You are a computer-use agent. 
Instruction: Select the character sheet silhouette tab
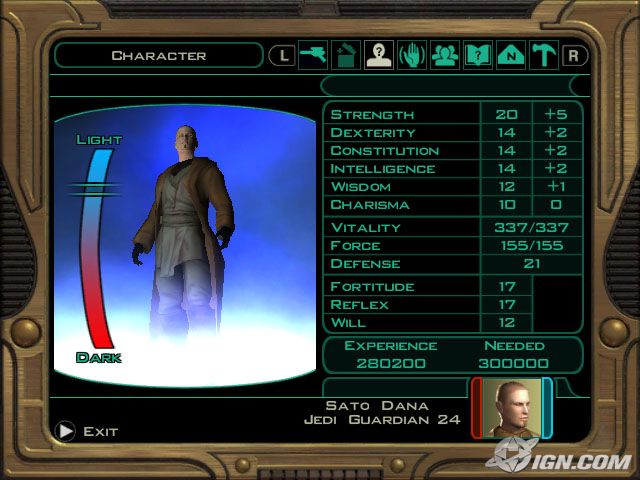coord(379,55)
